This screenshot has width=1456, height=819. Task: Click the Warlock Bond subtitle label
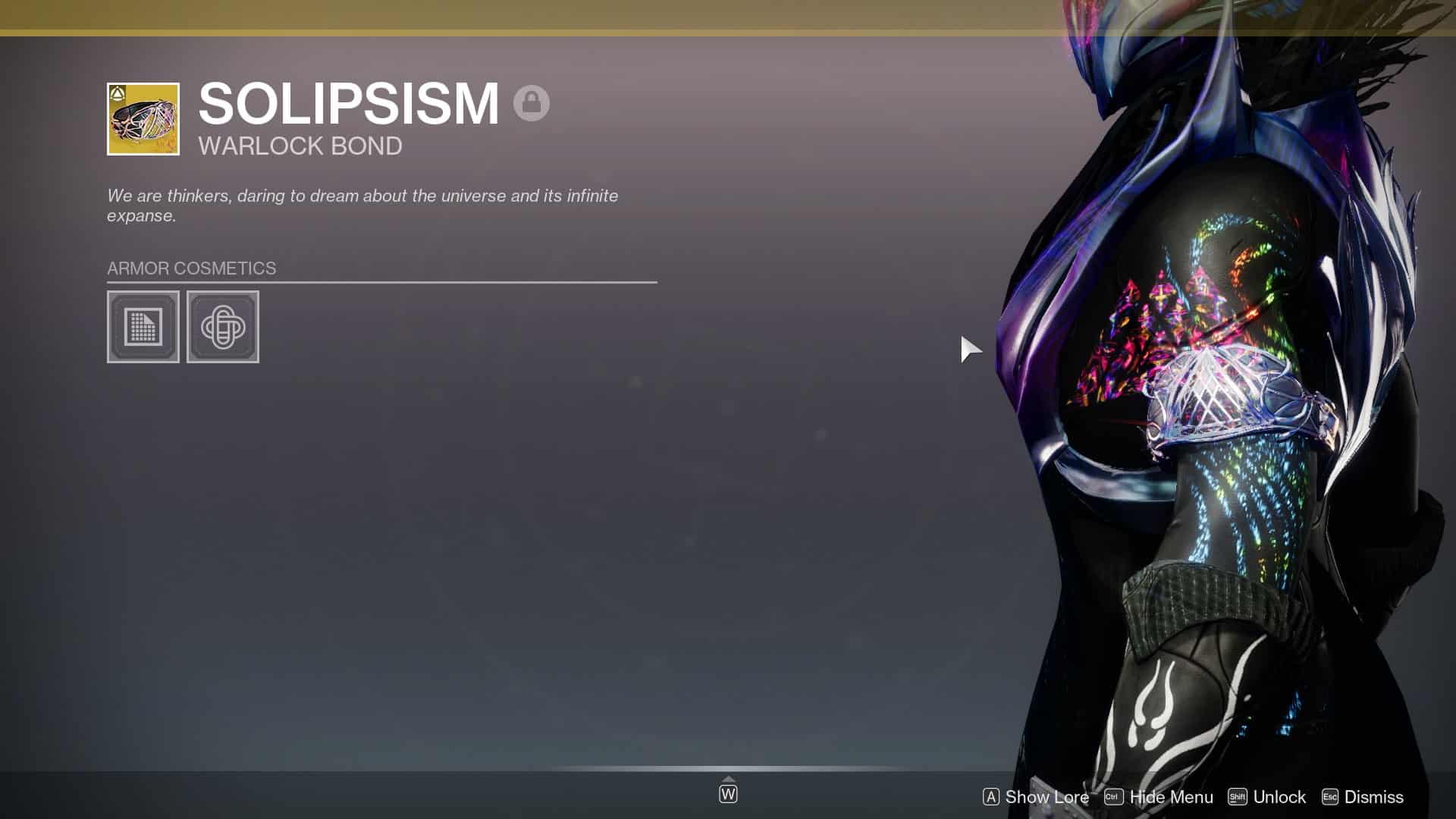[300, 146]
